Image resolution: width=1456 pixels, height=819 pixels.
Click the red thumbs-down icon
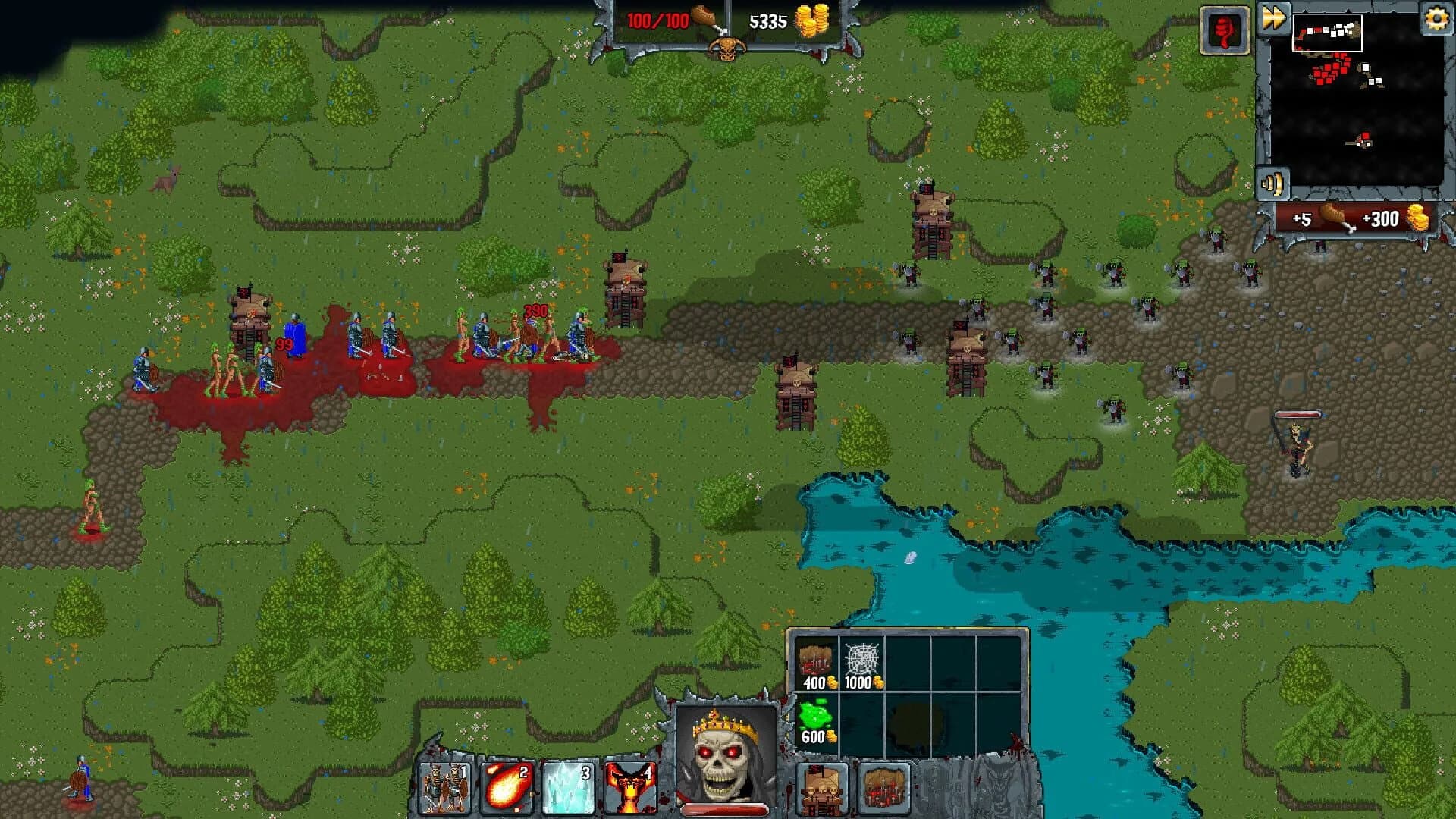(1226, 30)
